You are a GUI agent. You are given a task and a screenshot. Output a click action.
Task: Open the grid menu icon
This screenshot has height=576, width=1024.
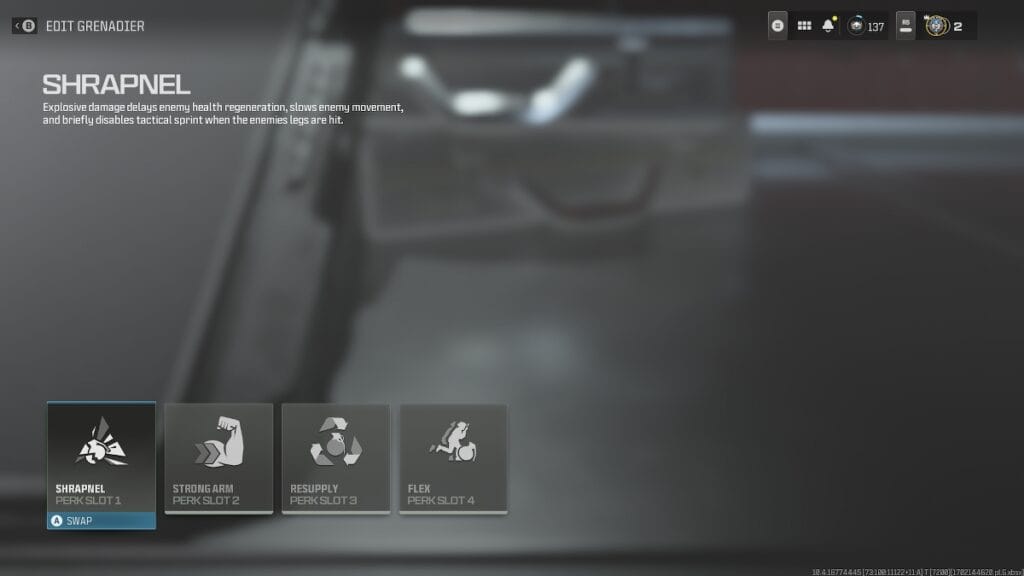click(804, 26)
